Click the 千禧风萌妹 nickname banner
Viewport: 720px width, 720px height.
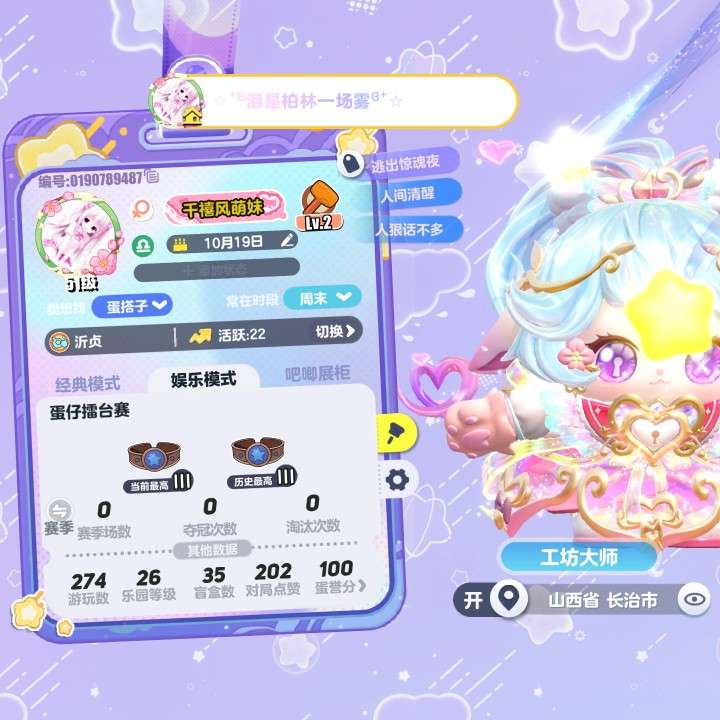(218, 208)
